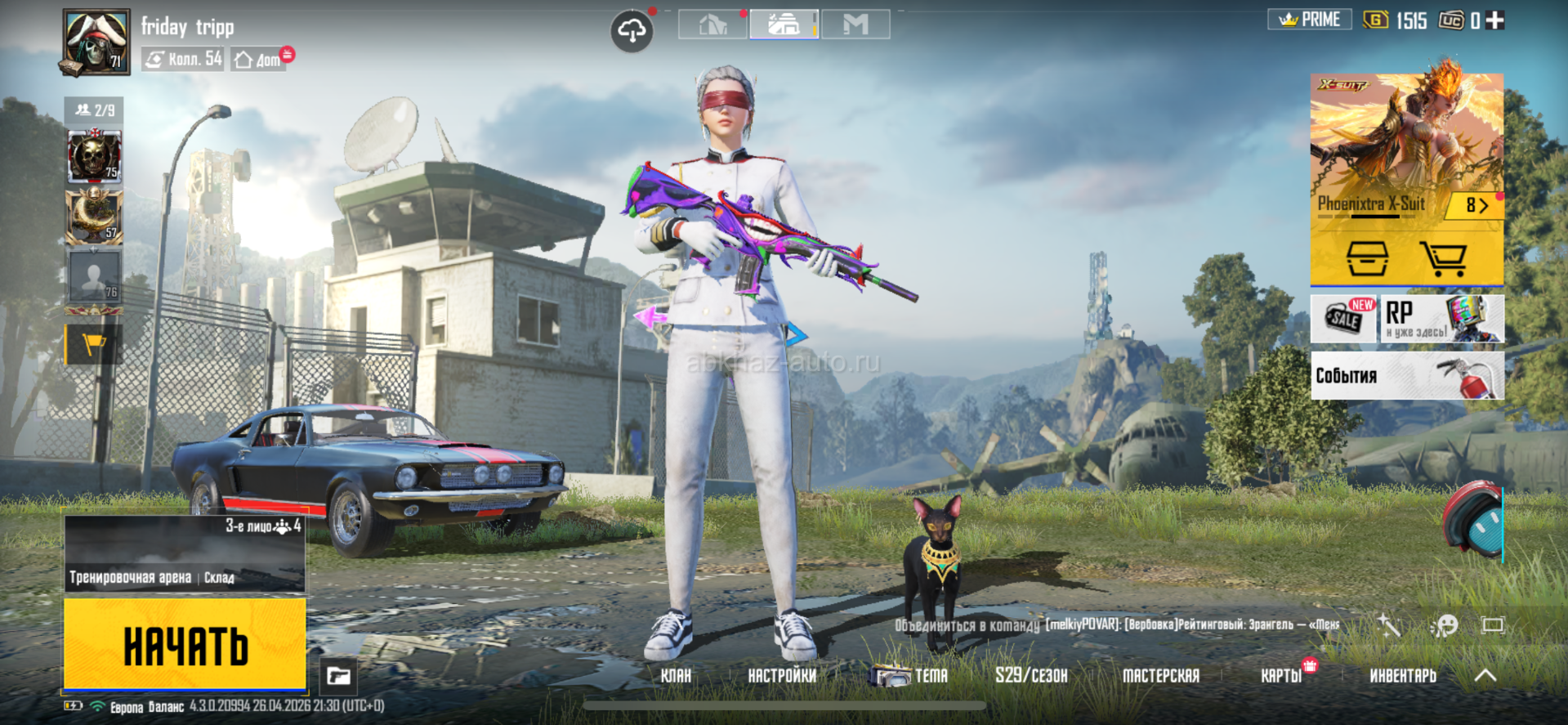Open the shopping cart store icon
Image resolution: width=1568 pixels, height=725 pixels.
pyautogui.click(x=1443, y=259)
